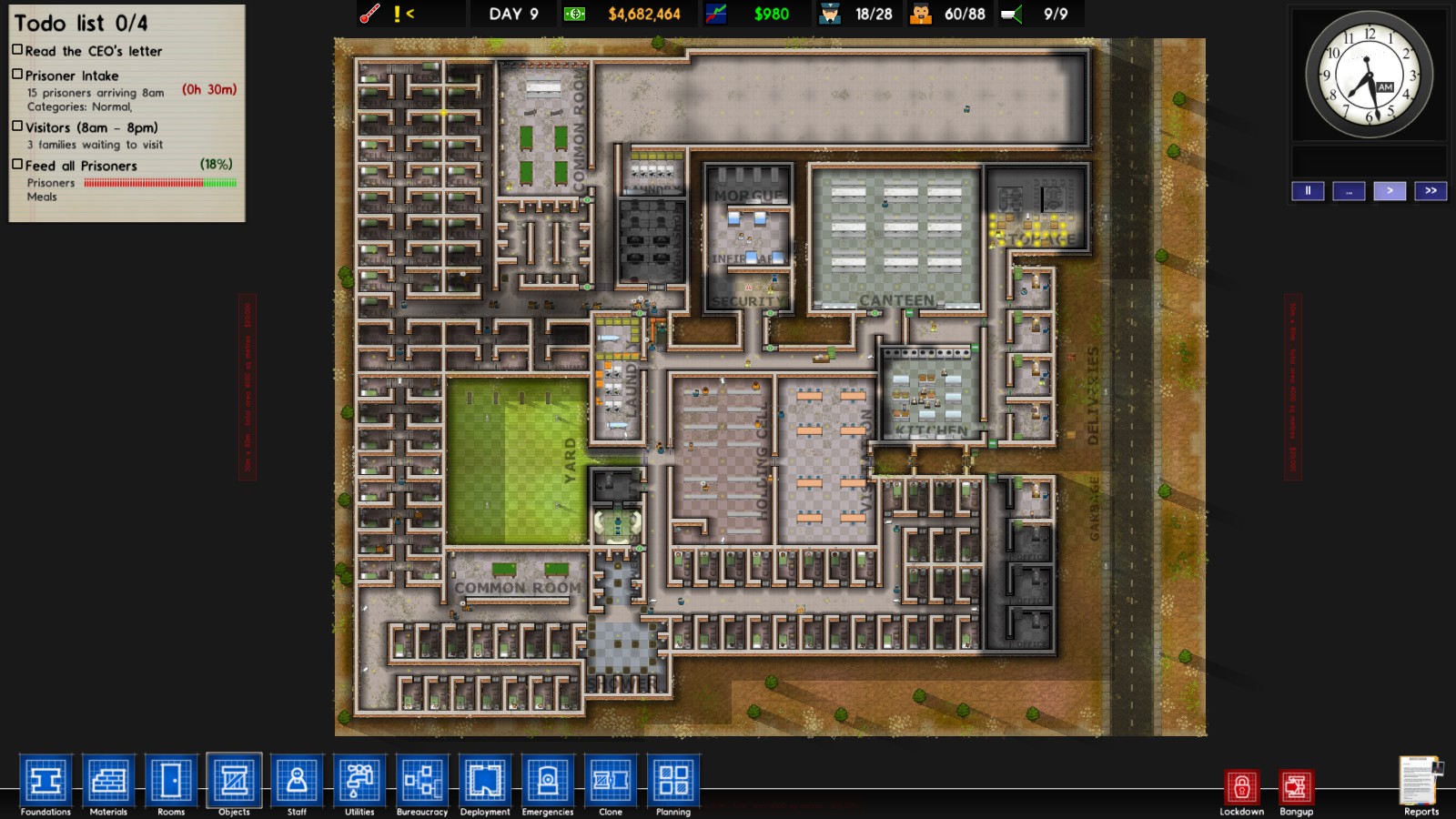Open the Rooms menu
1456x819 pixels.
pos(171,781)
